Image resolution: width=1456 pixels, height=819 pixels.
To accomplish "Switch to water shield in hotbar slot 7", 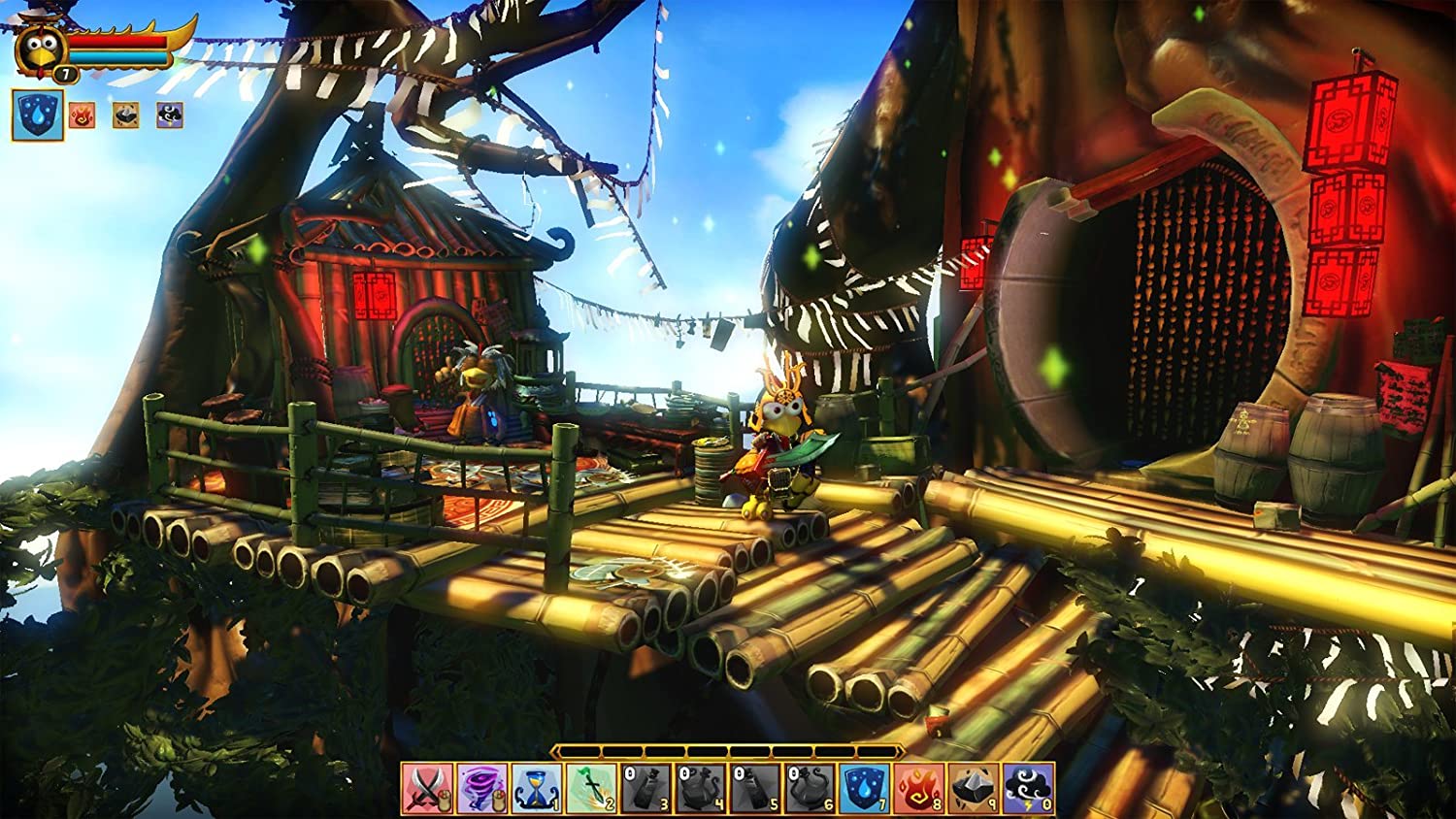I will tap(865, 788).
